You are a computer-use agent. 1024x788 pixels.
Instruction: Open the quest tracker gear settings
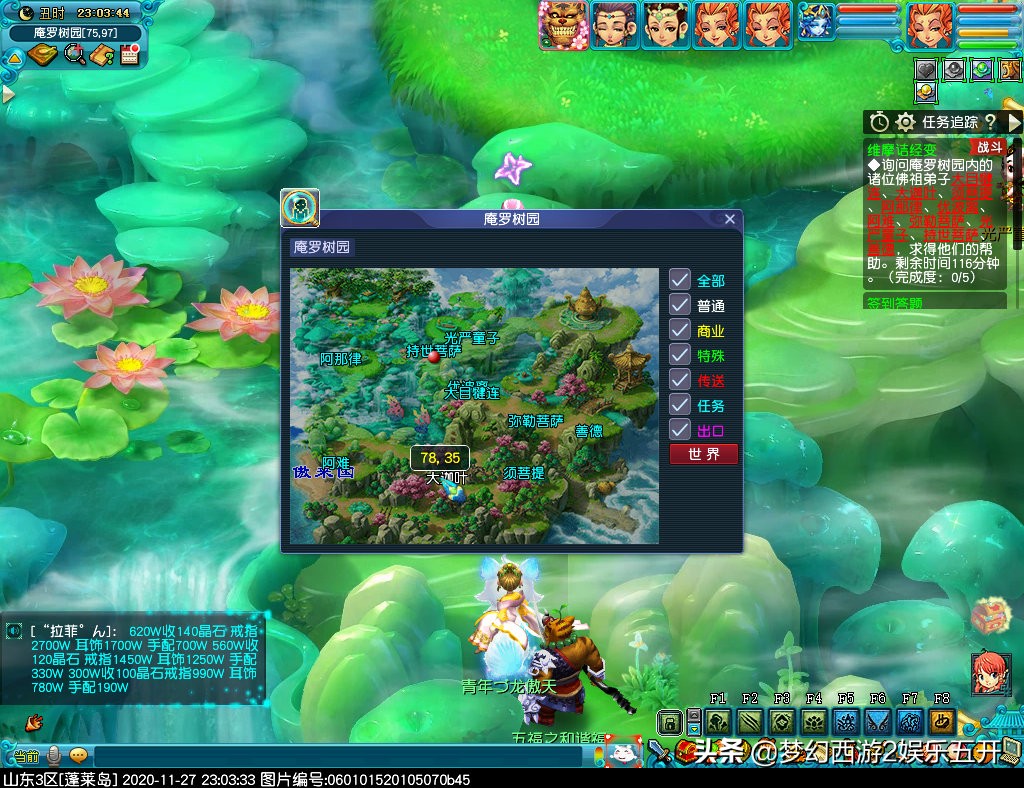pos(906,122)
